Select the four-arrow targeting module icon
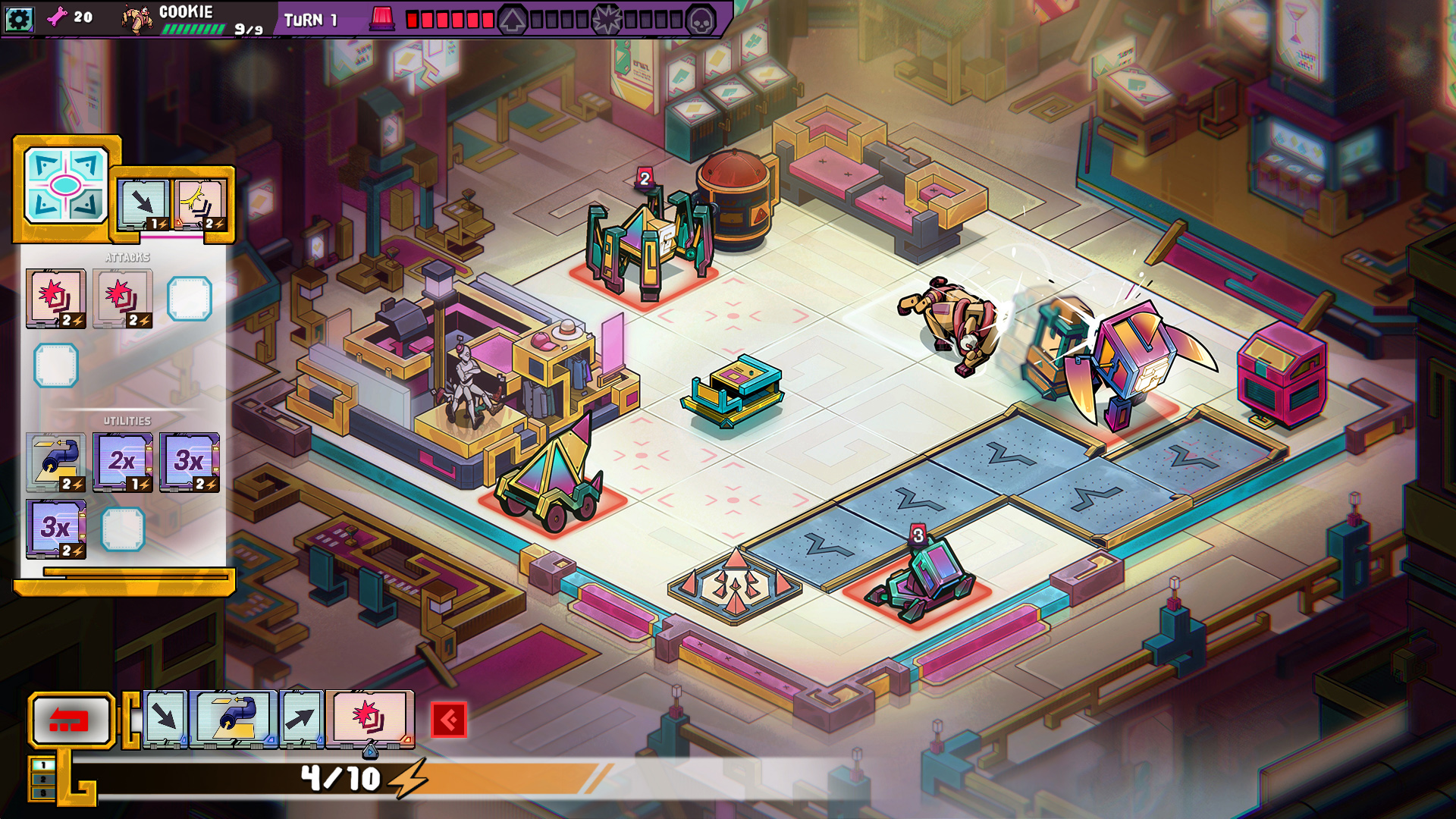The image size is (1456, 819). (x=65, y=185)
